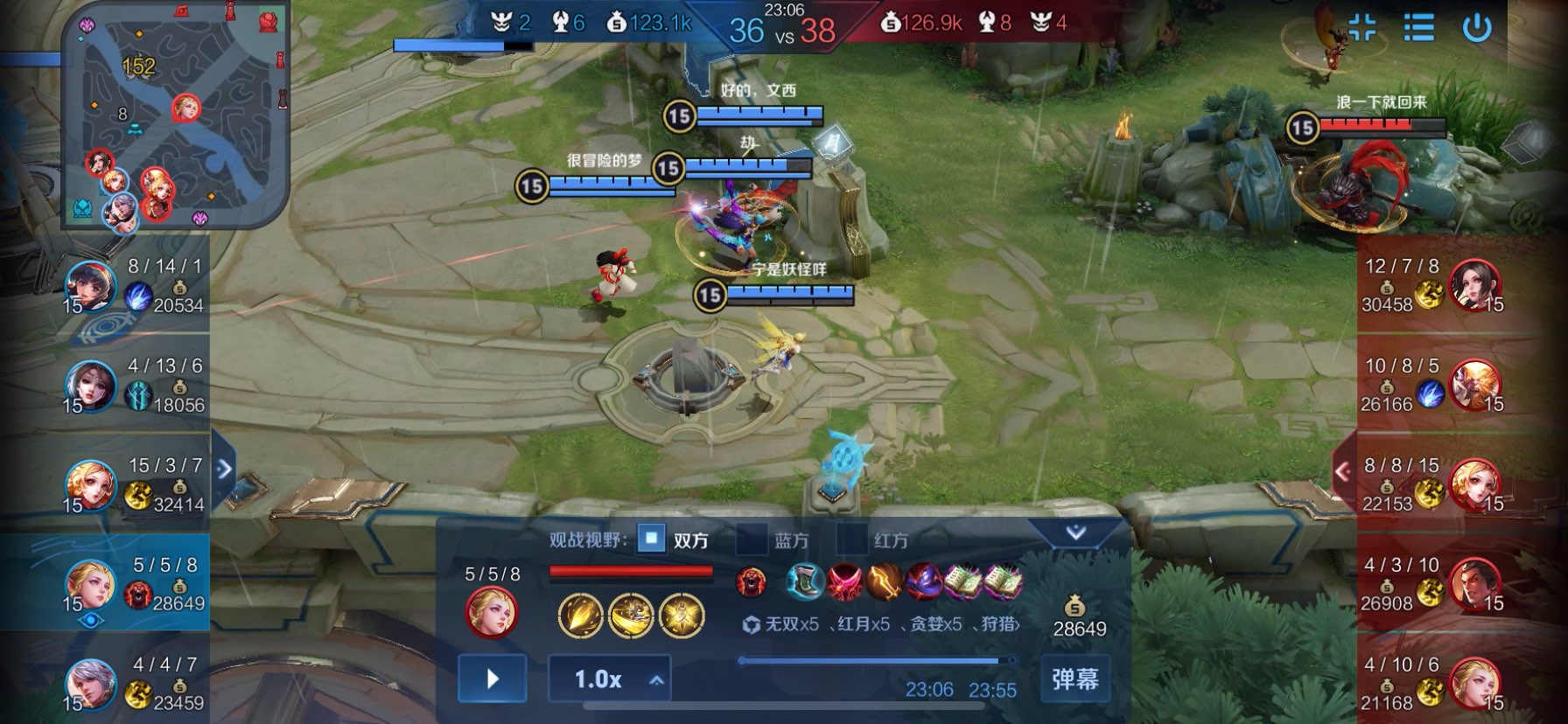Expand the blue team panel arrow
1568x724 pixels.
224,469
